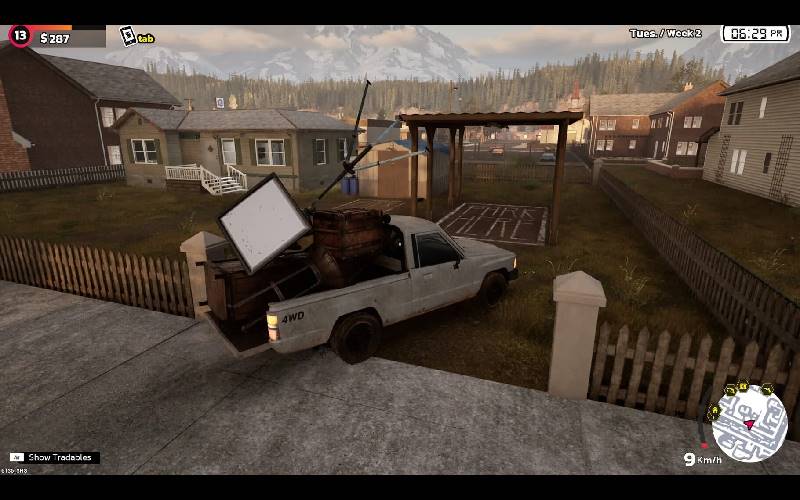Click the level 13 badge
The width and height of the screenshot is (800, 500).
tap(20, 36)
